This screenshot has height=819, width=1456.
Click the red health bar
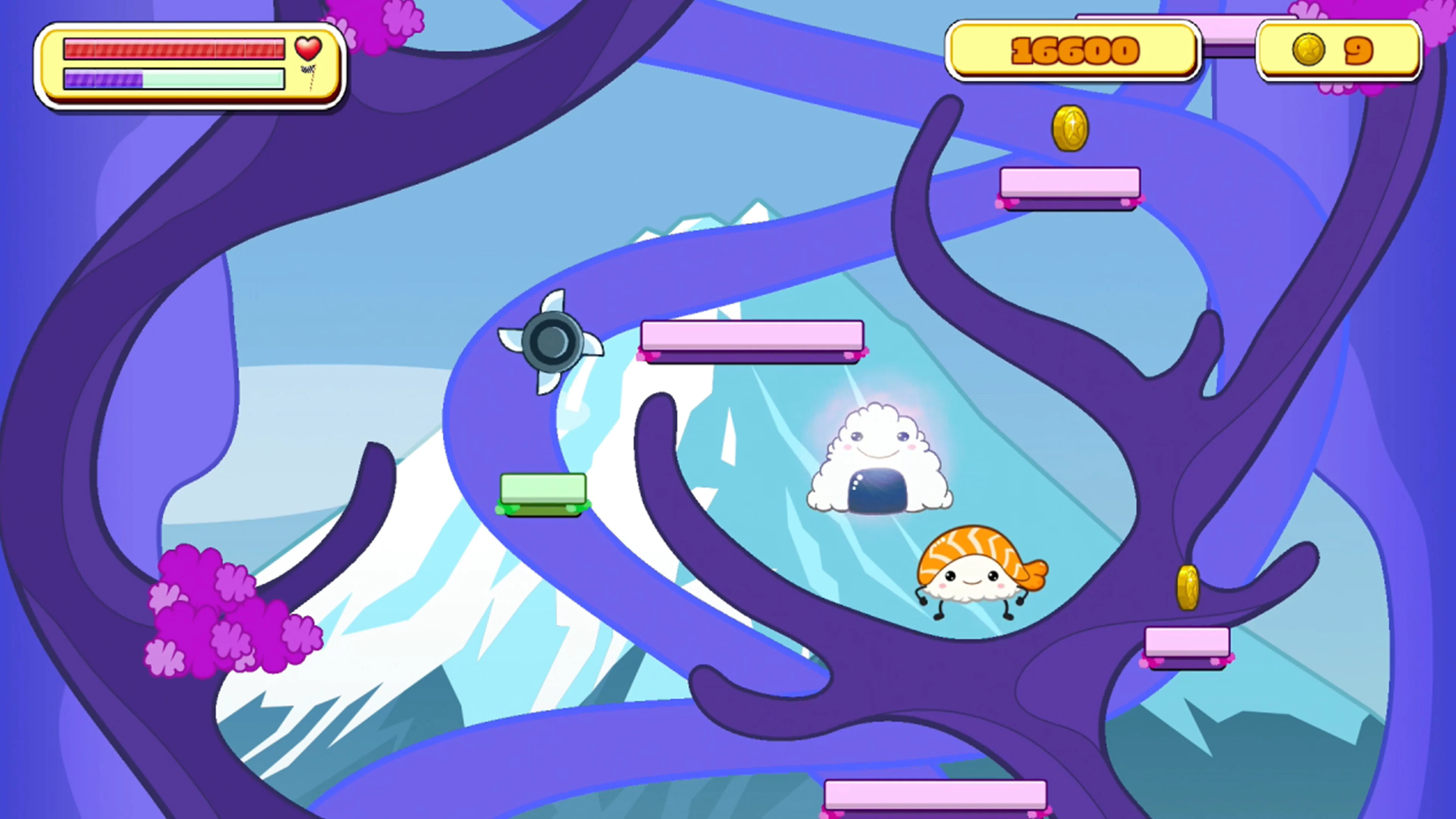(175, 49)
